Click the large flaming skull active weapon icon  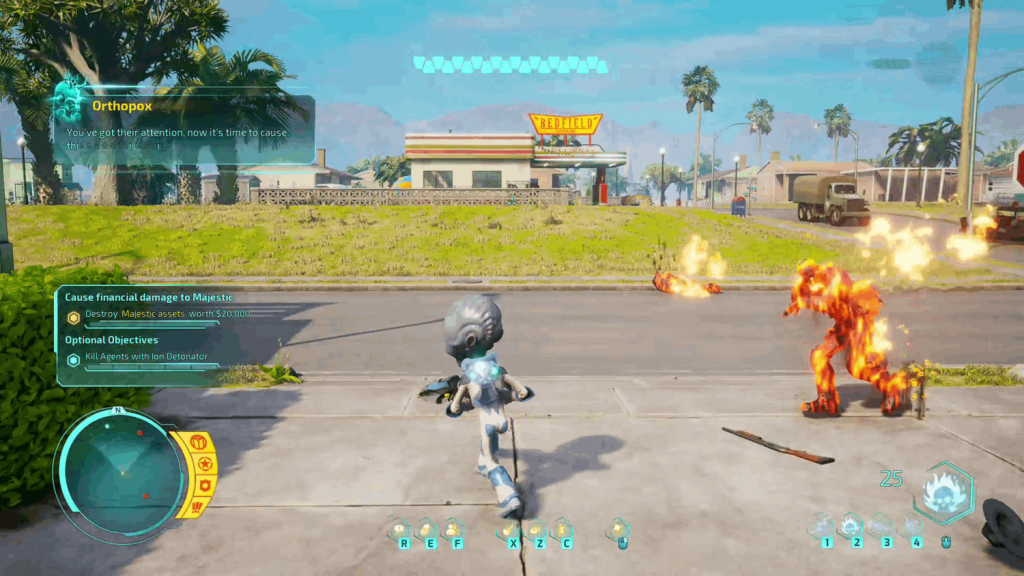[x=942, y=492]
